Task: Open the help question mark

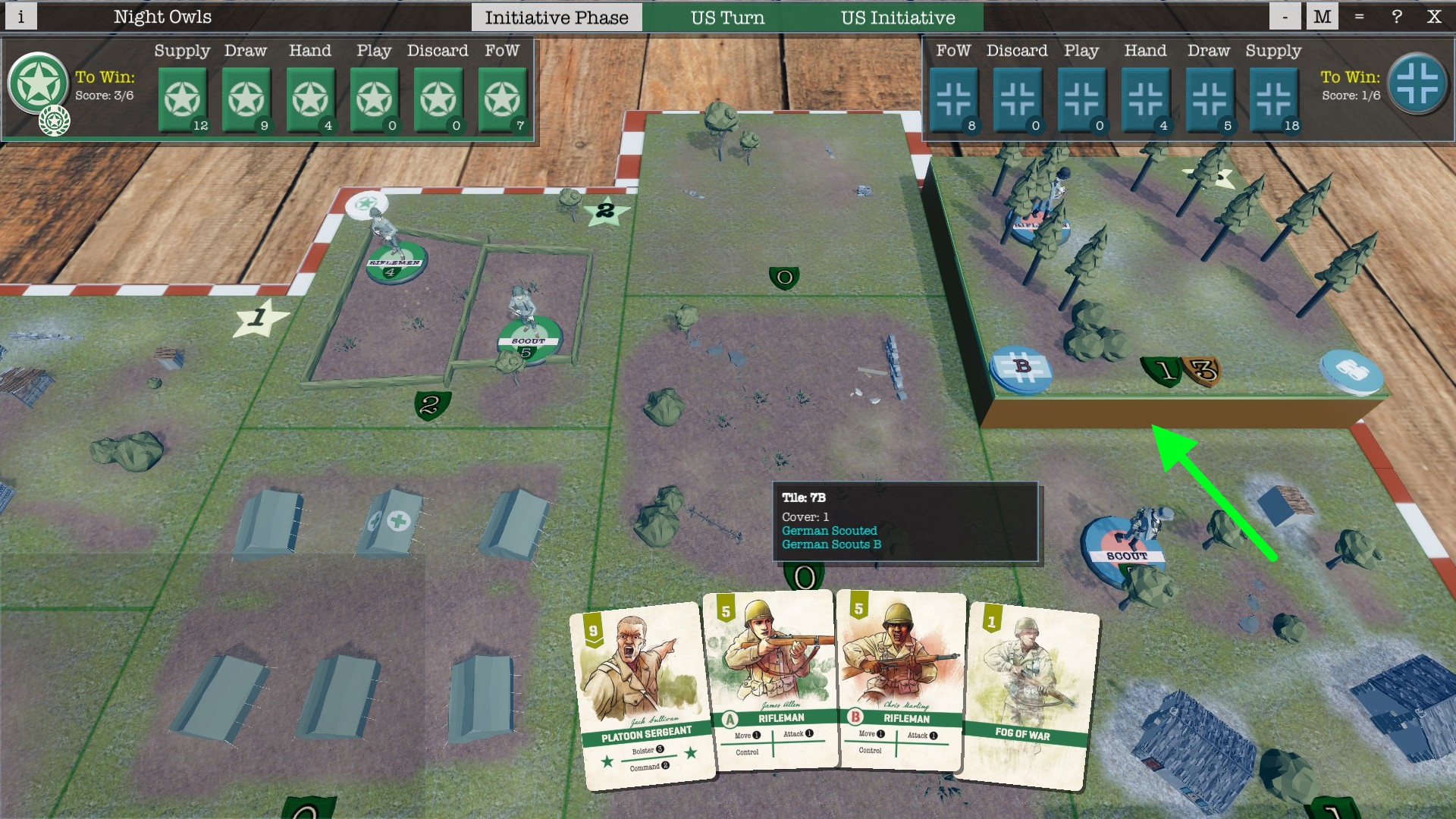Action: (1396, 17)
